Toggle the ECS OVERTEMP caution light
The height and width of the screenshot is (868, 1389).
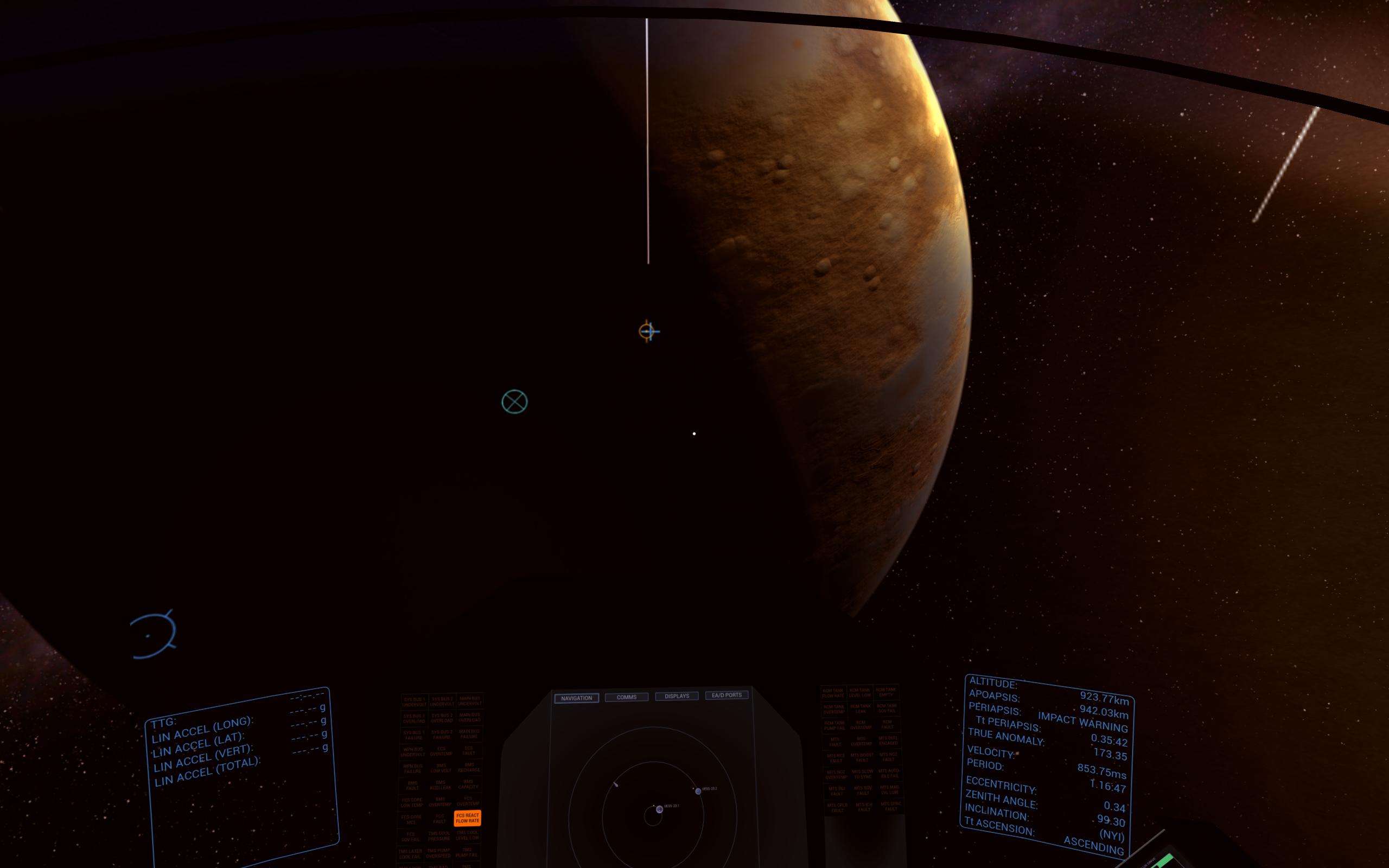(x=441, y=751)
